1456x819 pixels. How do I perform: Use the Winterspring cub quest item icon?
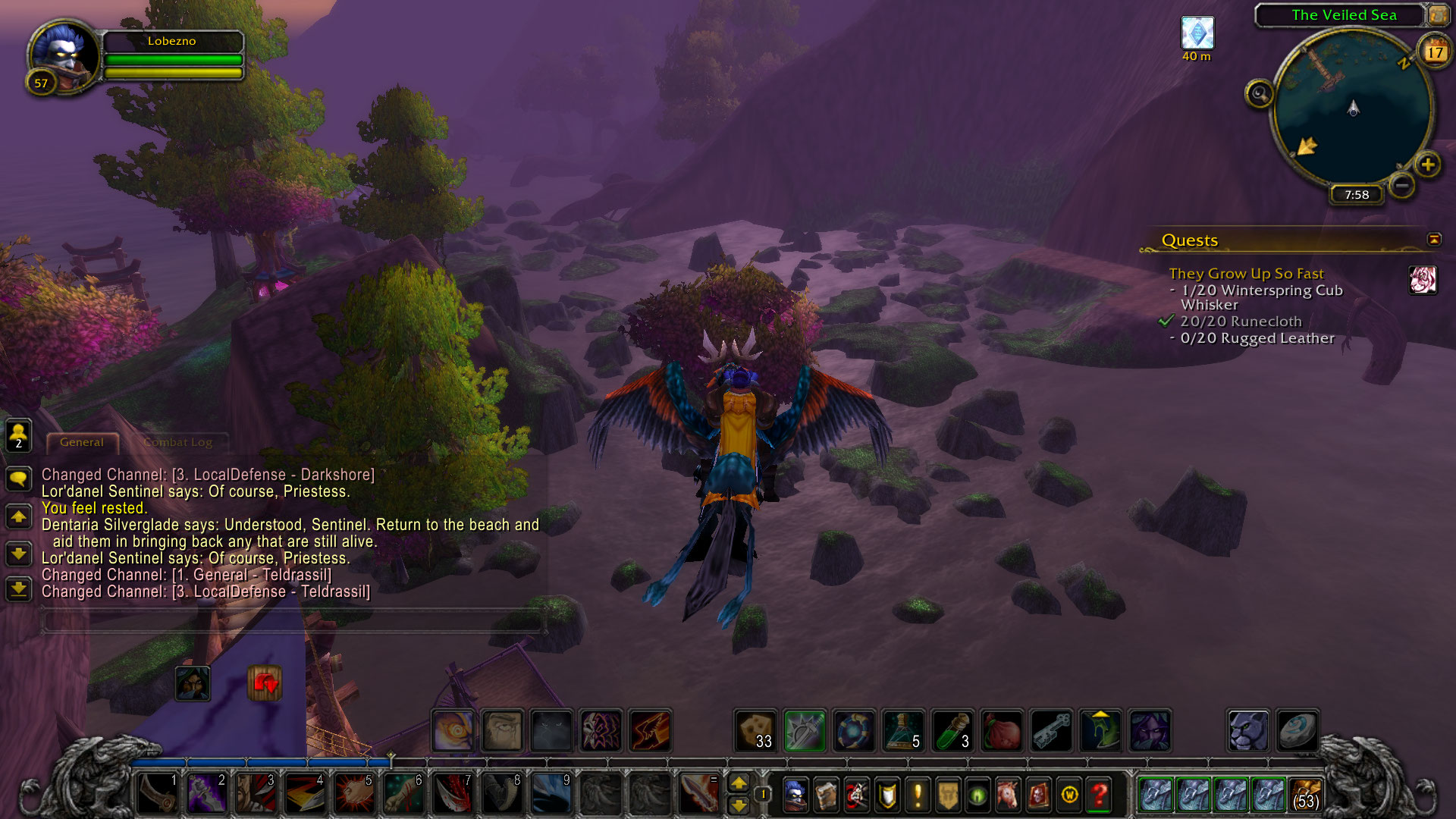1423,280
